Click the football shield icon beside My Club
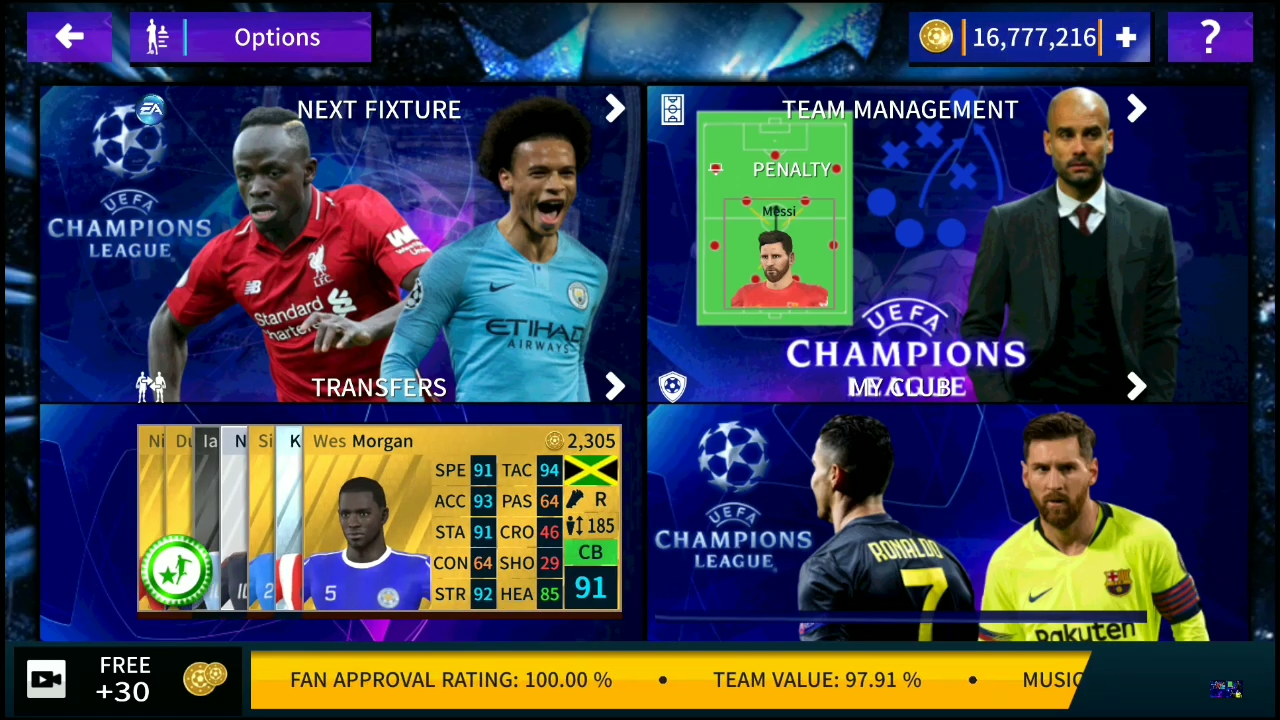1280x720 pixels. 672,386
